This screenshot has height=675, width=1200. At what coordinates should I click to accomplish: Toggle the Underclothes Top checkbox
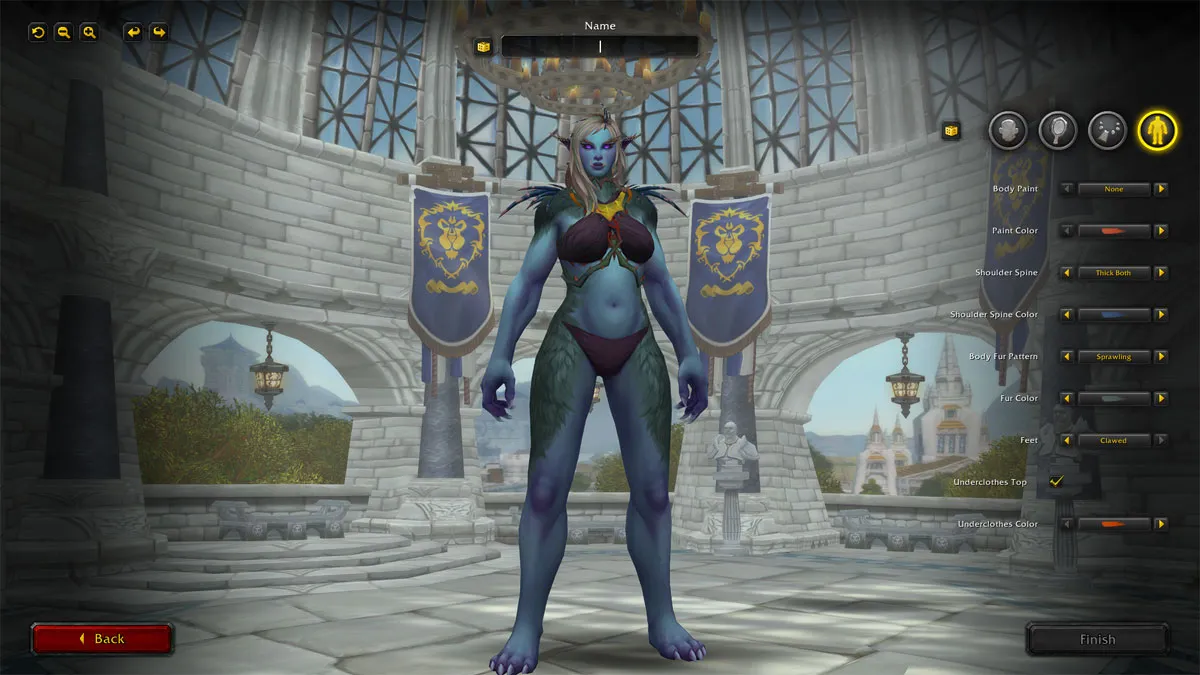click(1056, 482)
